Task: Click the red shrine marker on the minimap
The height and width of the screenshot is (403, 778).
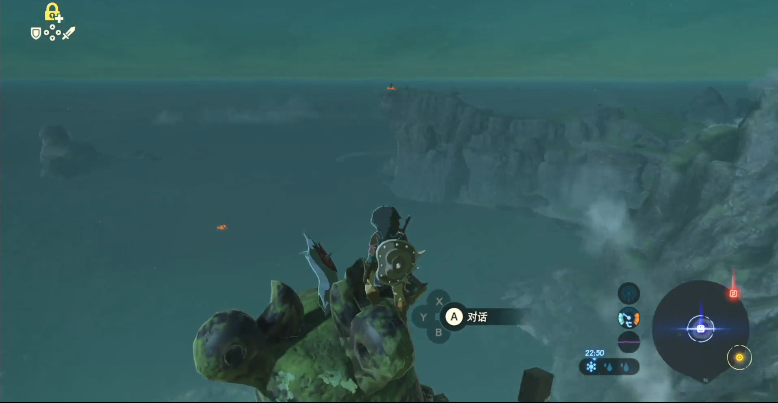Action: 733,293
